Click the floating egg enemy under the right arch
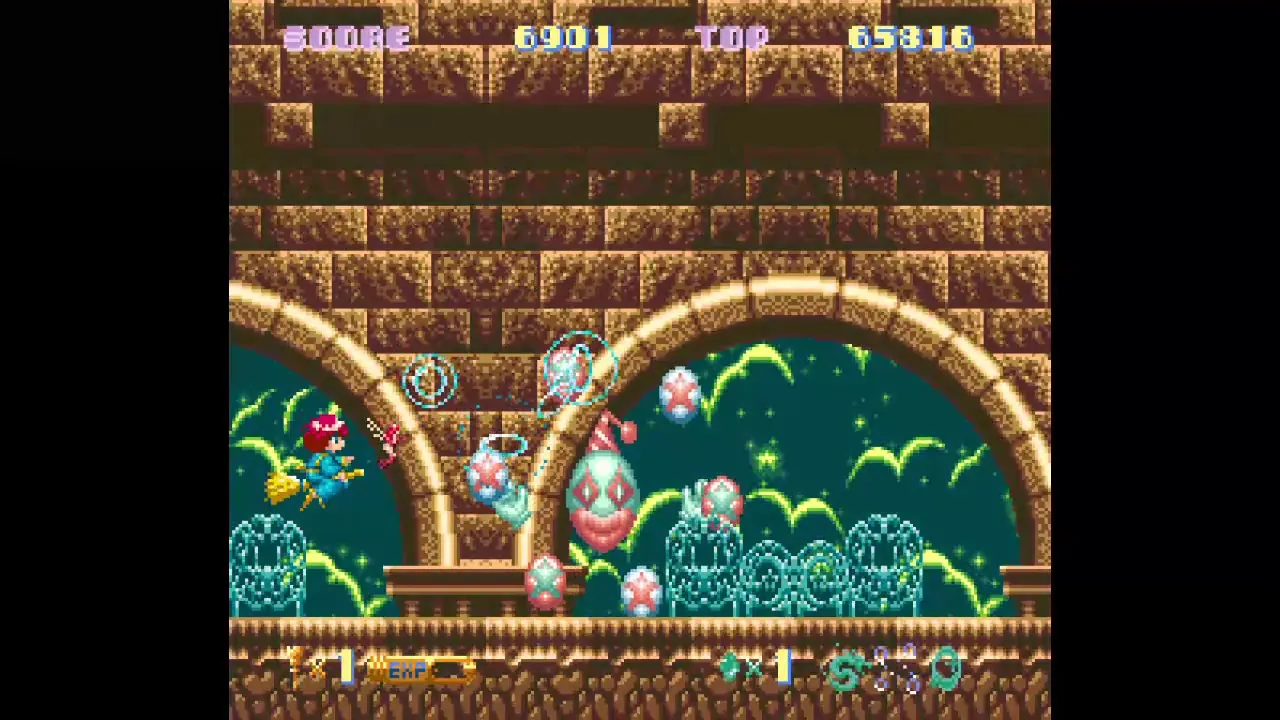Screen dimensions: 1280x720 tap(680, 393)
